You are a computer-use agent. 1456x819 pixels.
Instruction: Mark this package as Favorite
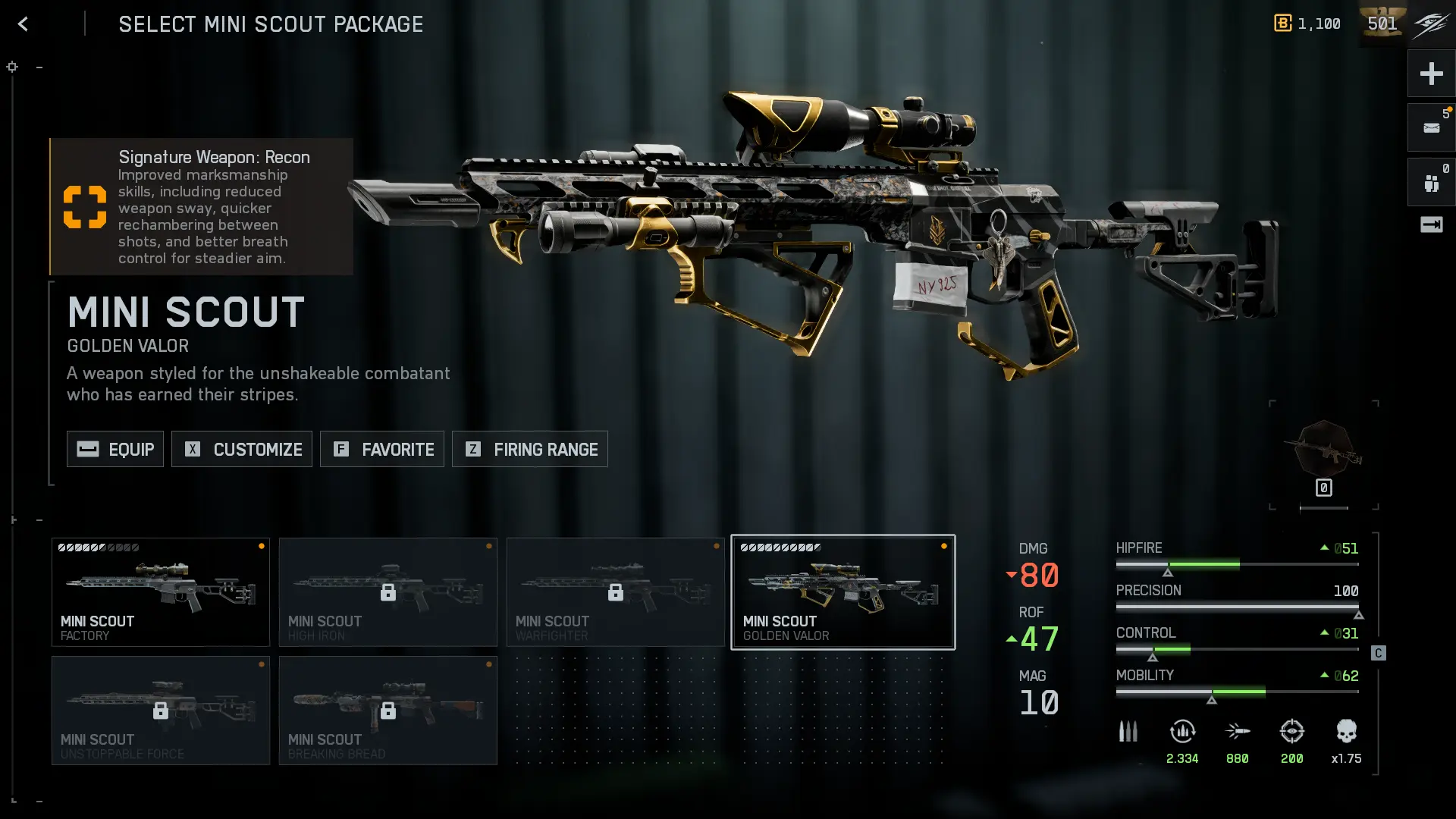382,449
